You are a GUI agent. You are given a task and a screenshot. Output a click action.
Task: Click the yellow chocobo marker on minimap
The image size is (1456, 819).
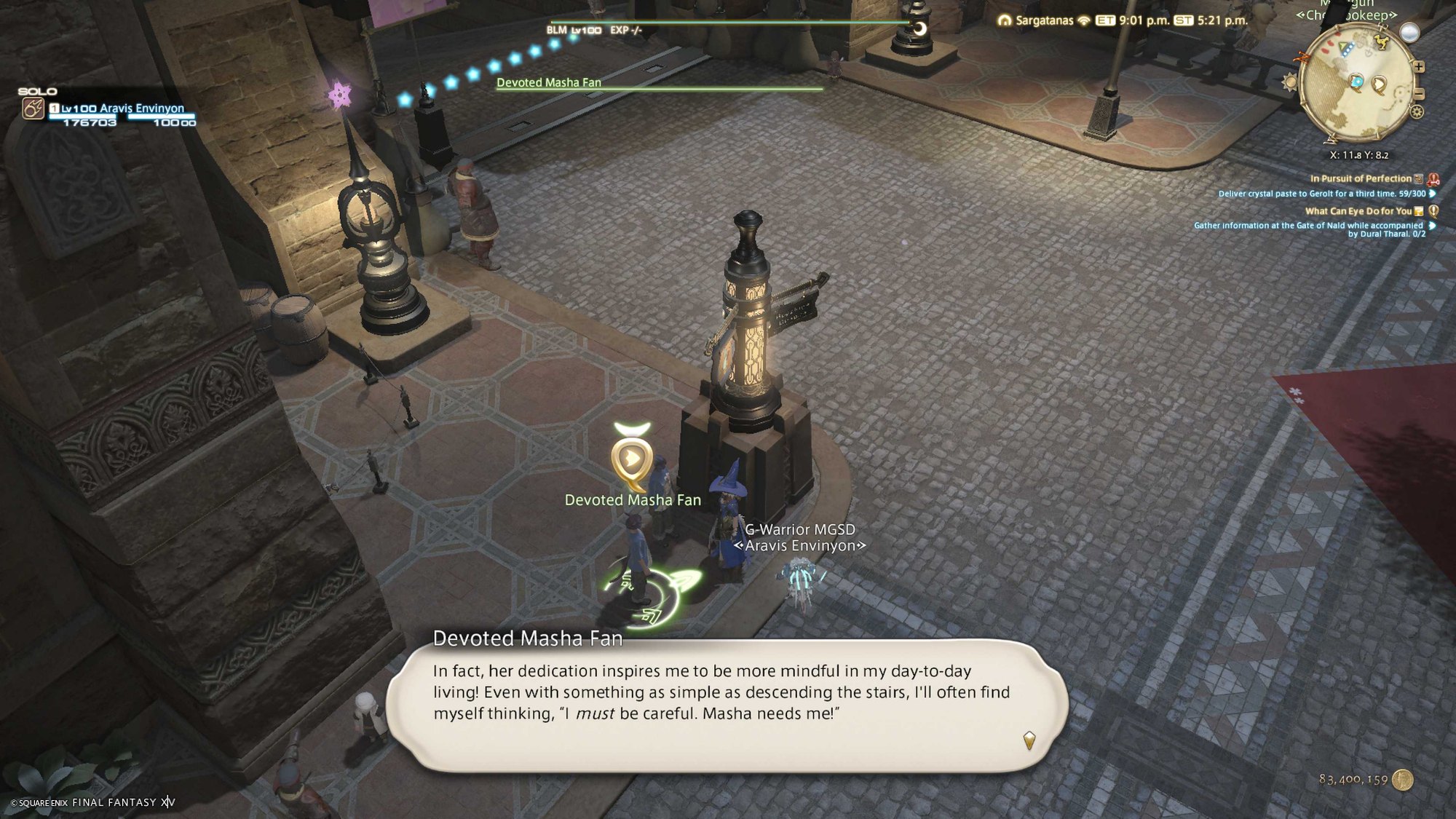tap(1380, 41)
